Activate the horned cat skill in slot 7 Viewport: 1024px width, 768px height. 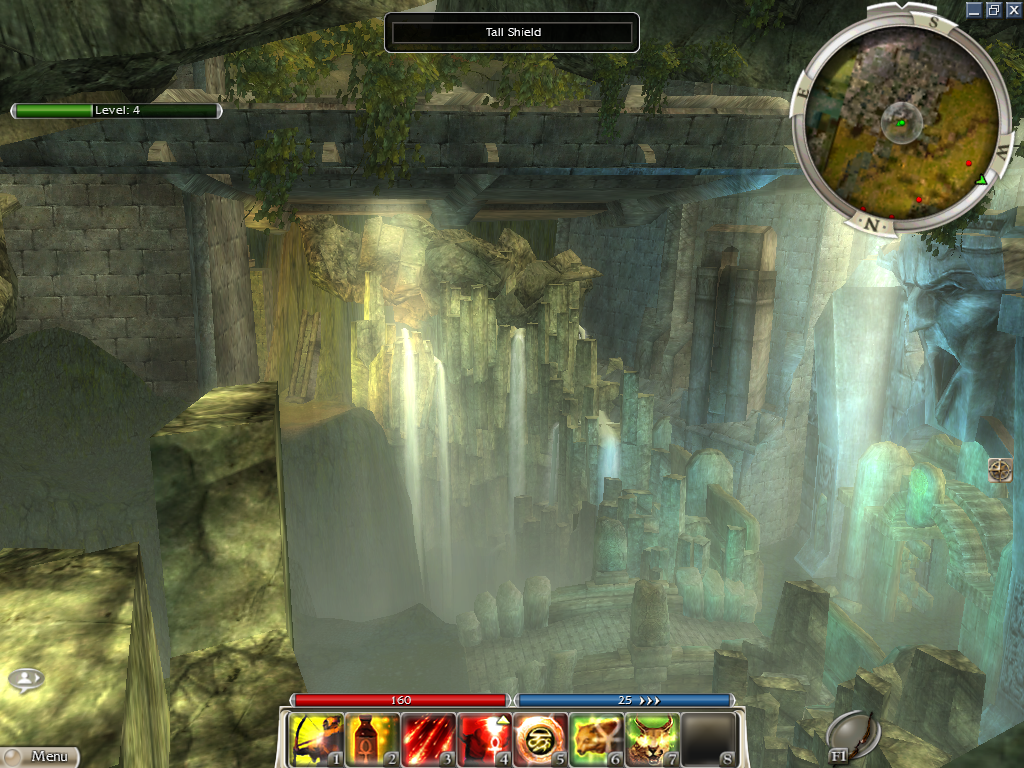(652, 739)
